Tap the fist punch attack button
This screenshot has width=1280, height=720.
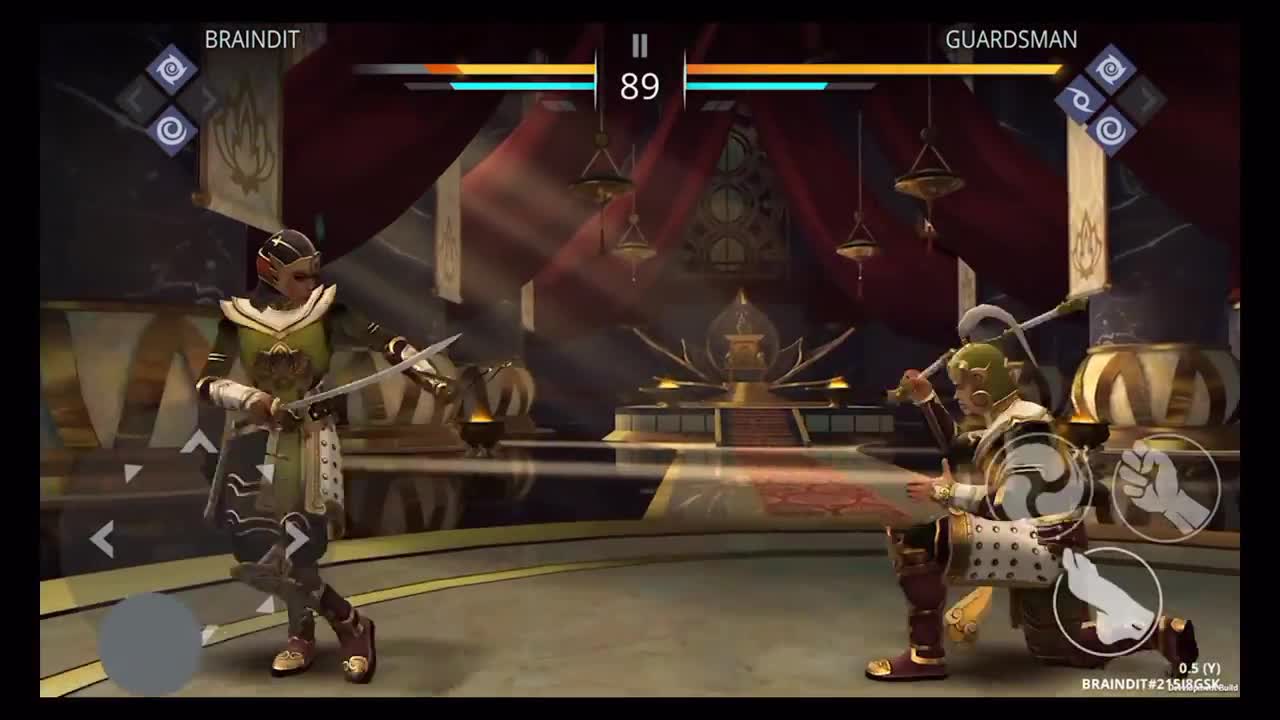[1166, 488]
